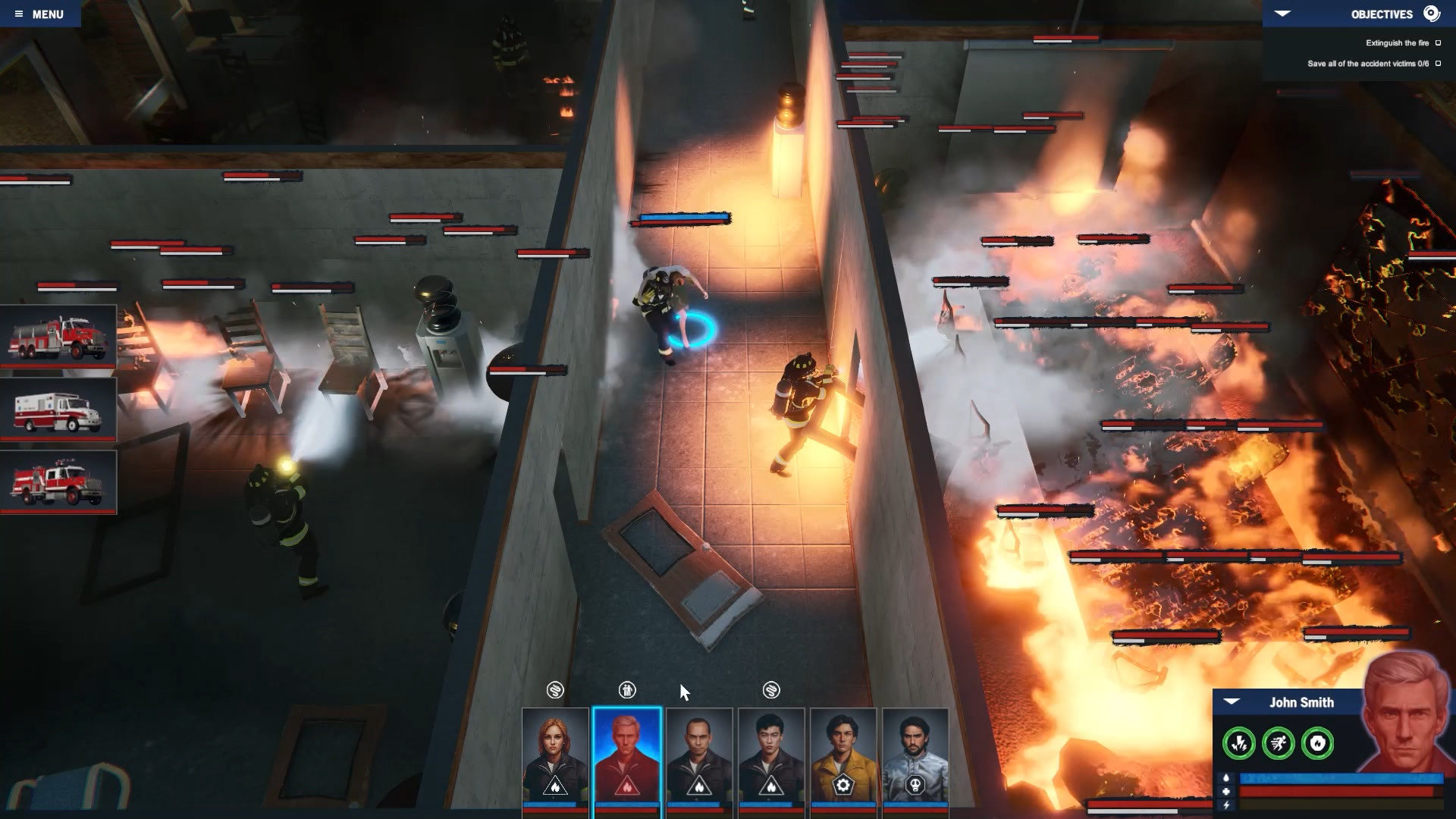Select the fire truck vehicle thumbnail
The image size is (1456, 819).
59,337
